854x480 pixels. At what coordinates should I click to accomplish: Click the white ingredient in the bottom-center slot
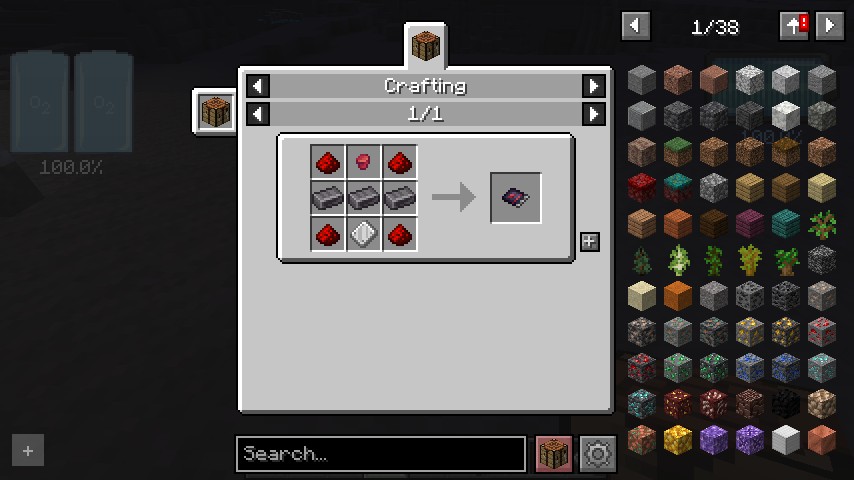(364, 234)
